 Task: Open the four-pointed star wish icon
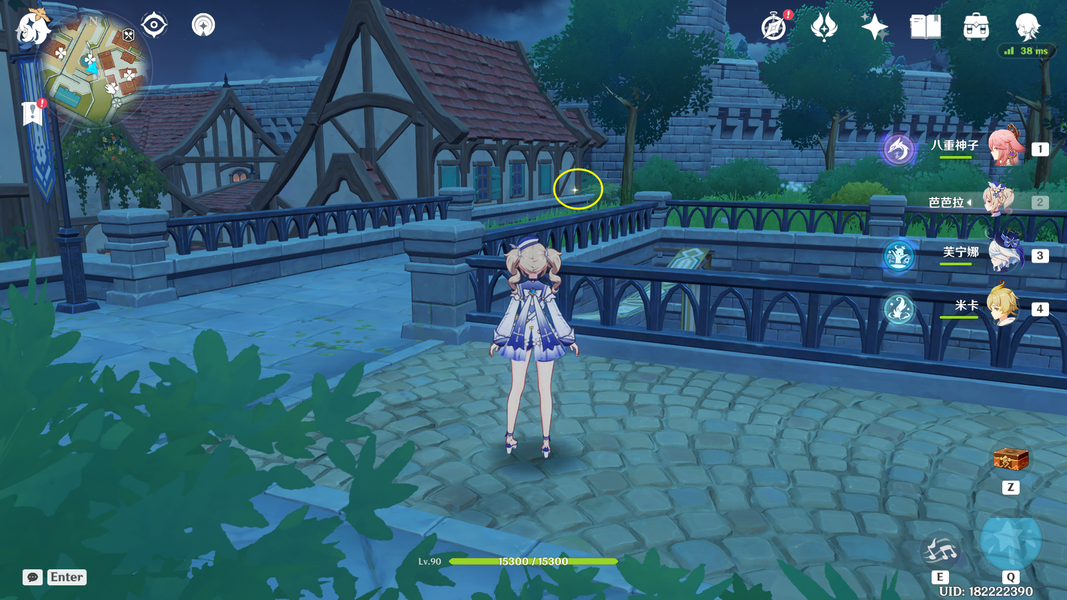pyautogui.click(x=875, y=27)
